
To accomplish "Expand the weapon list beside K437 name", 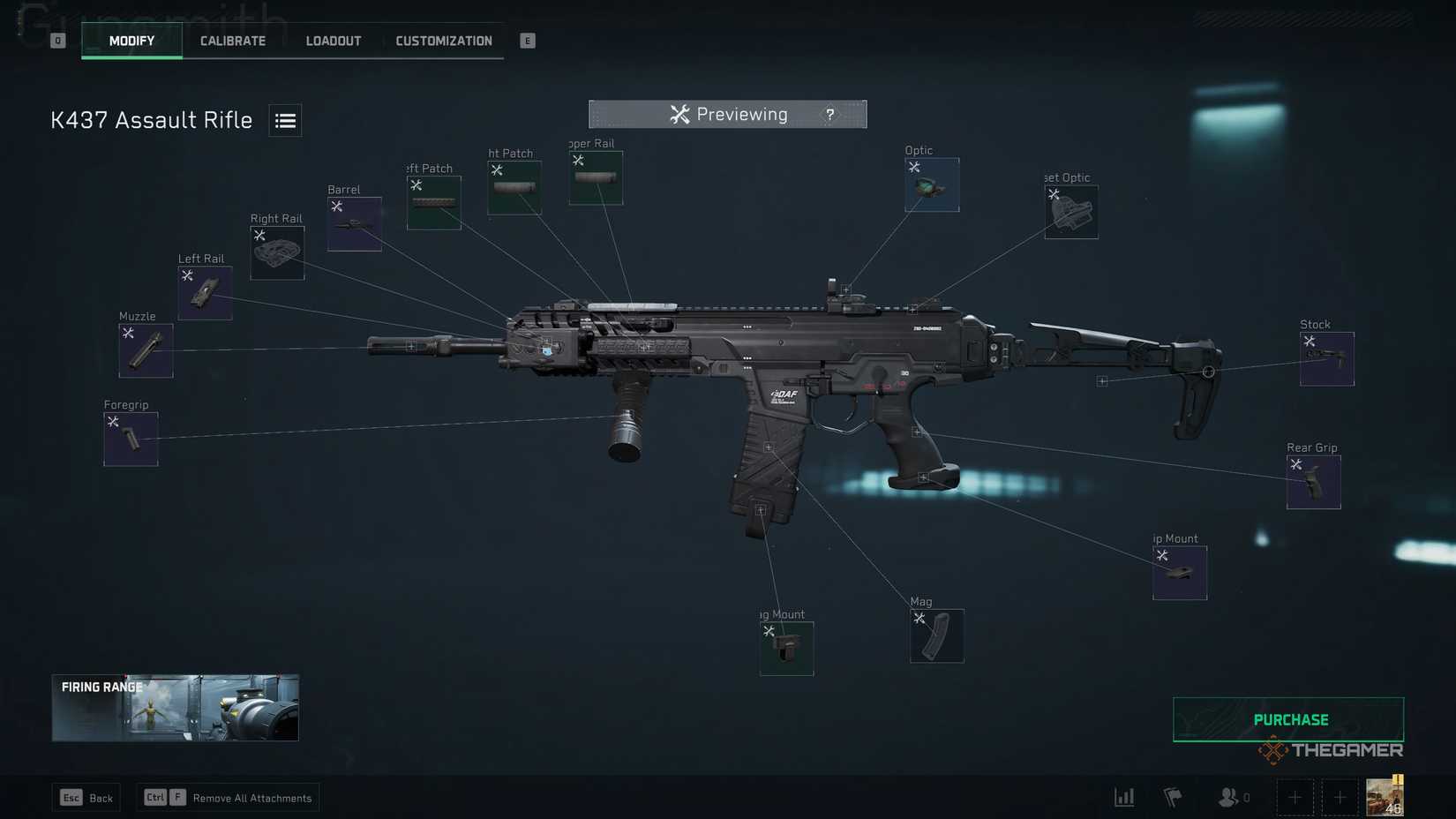I will pyautogui.click(x=285, y=119).
